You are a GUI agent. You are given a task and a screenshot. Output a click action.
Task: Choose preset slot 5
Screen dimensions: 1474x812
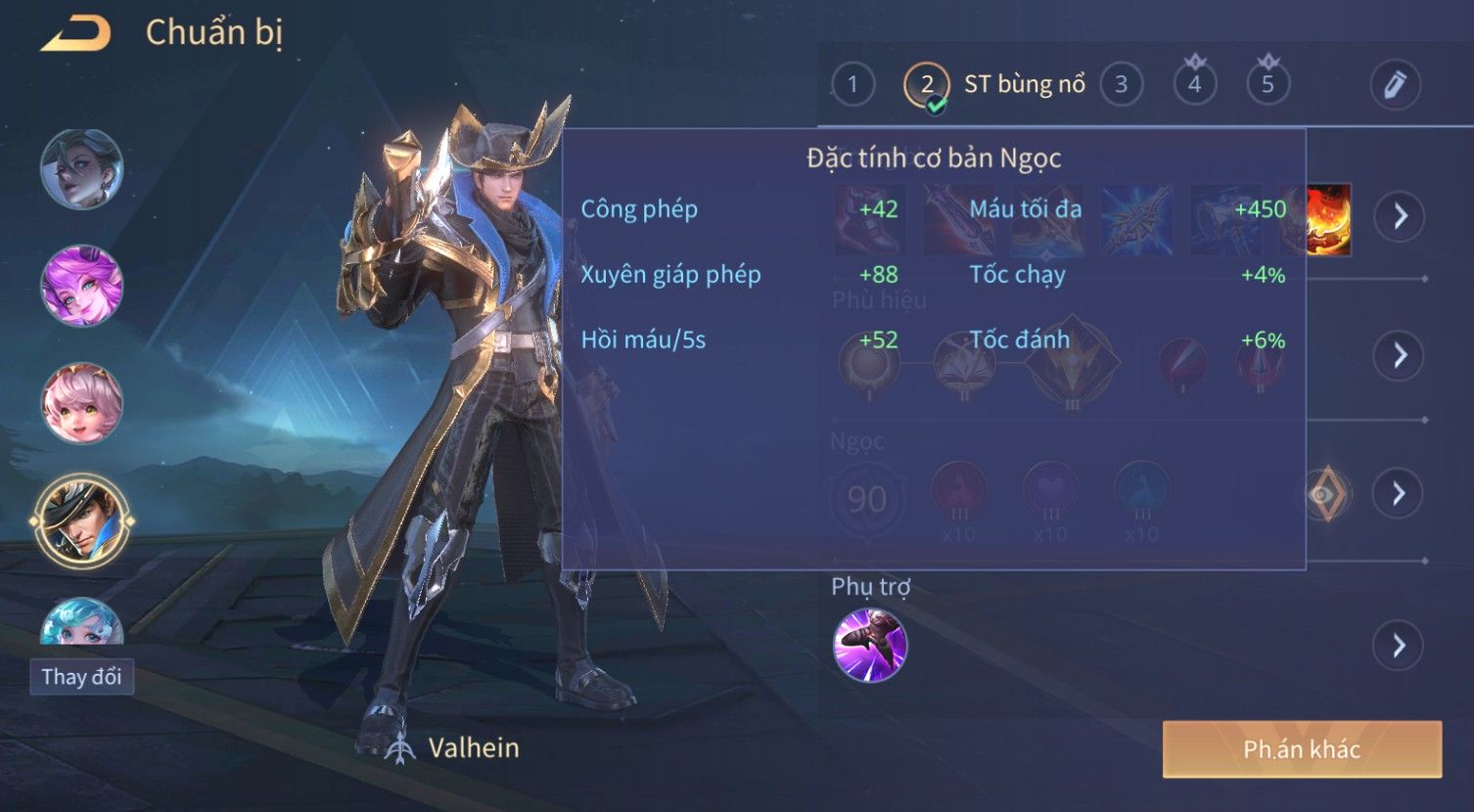(1267, 85)
